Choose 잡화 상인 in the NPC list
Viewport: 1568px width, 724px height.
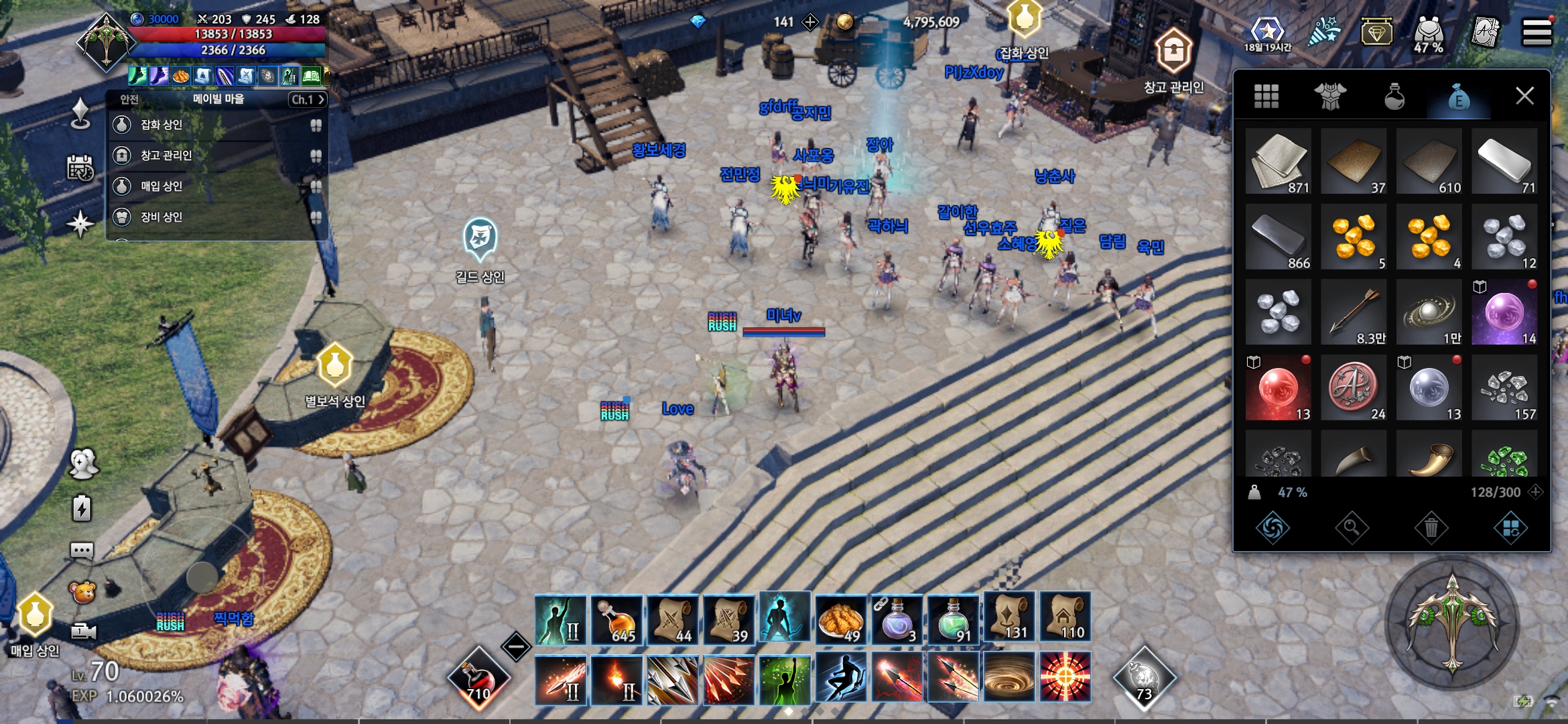161,125
